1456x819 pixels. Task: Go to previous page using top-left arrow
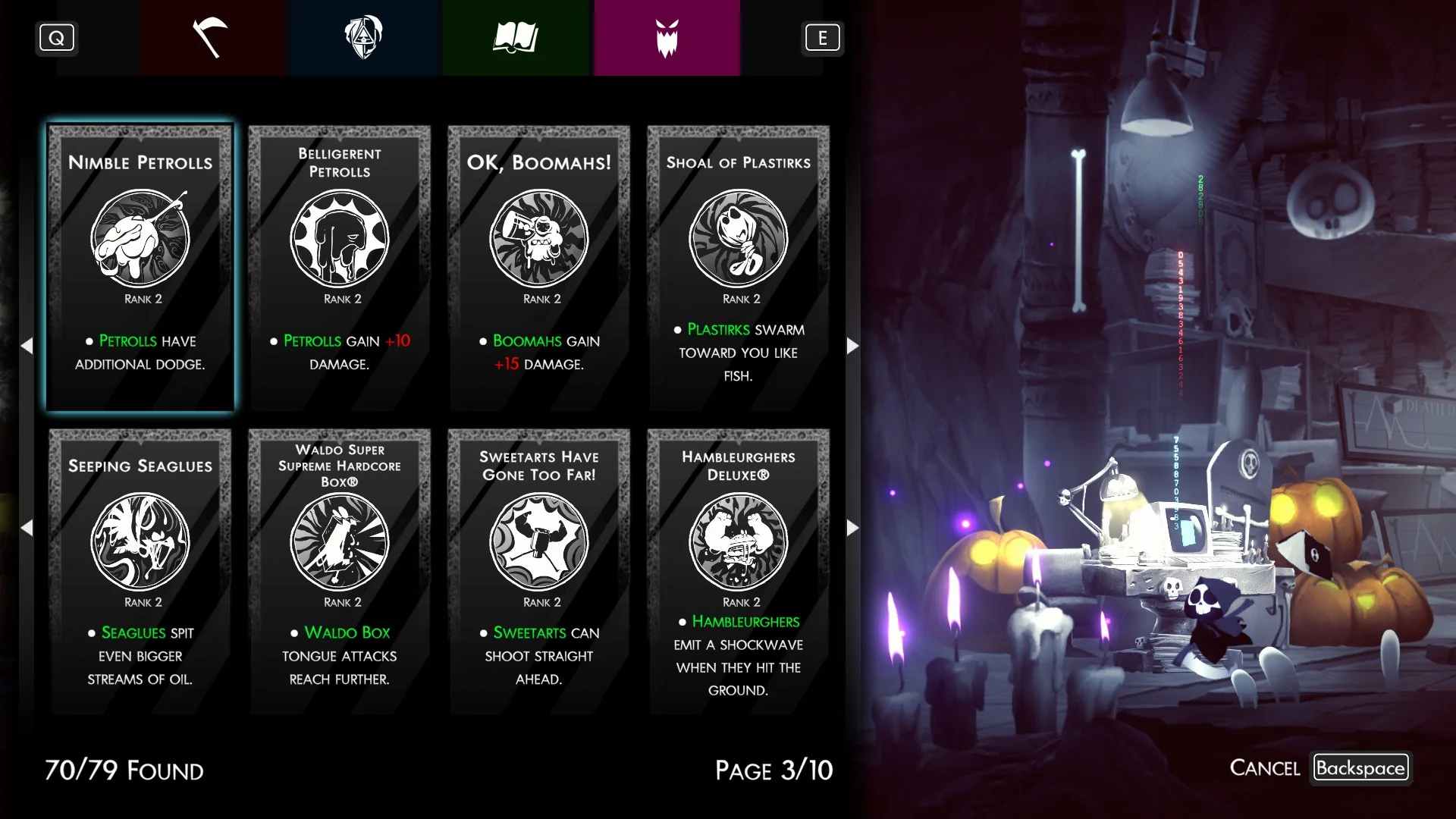pos(27,346)
